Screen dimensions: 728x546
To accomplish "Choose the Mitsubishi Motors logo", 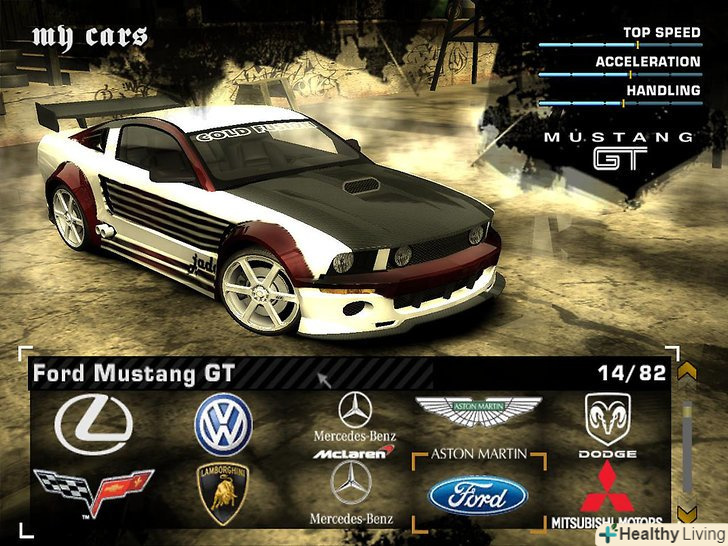I will tap(607, 492).
